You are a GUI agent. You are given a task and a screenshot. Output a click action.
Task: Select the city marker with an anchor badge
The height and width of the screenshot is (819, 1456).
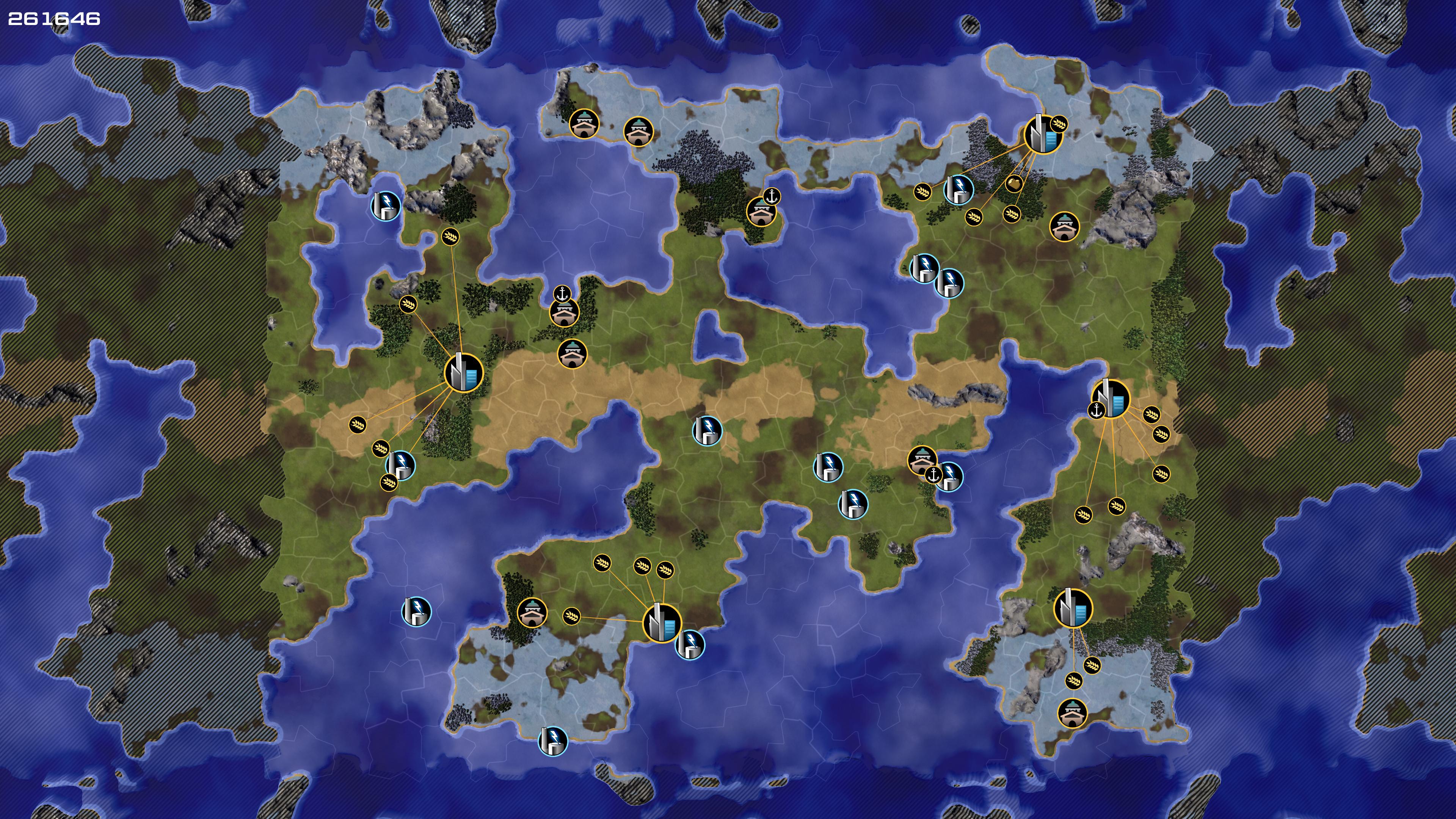pyautogui.click(x=1111, y=398)
